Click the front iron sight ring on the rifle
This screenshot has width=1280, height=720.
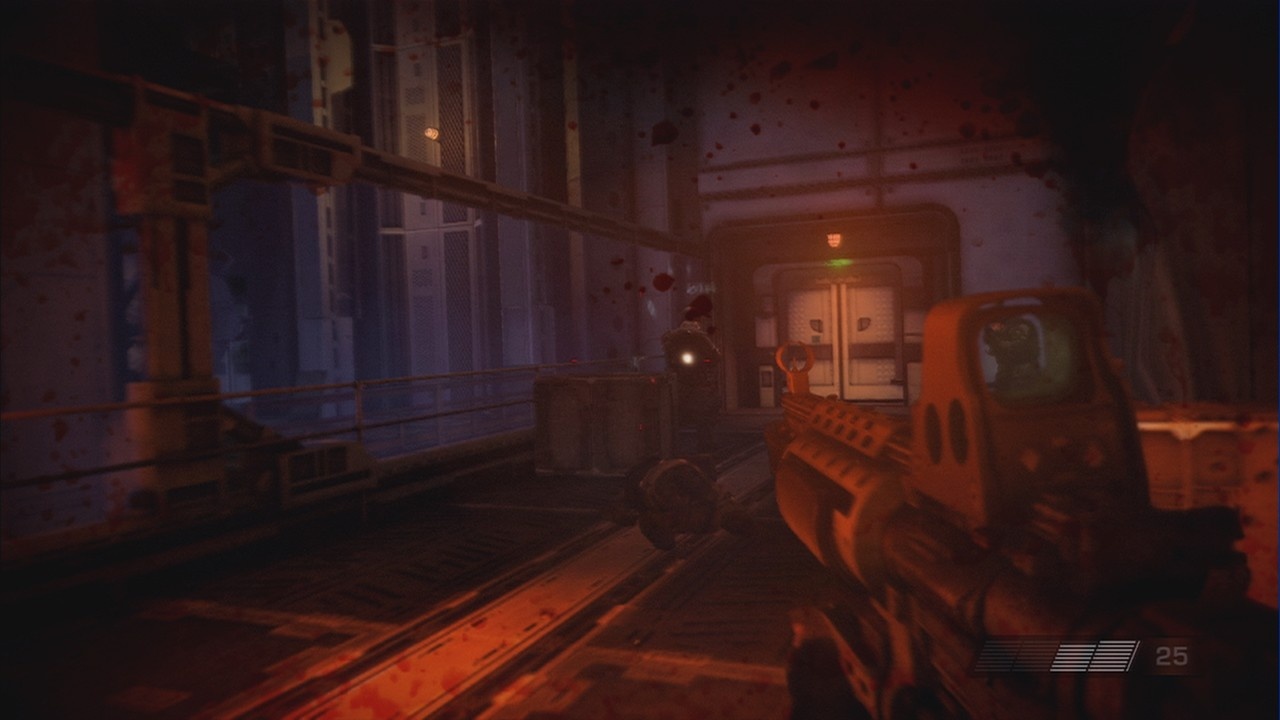(x=795, y=358)
